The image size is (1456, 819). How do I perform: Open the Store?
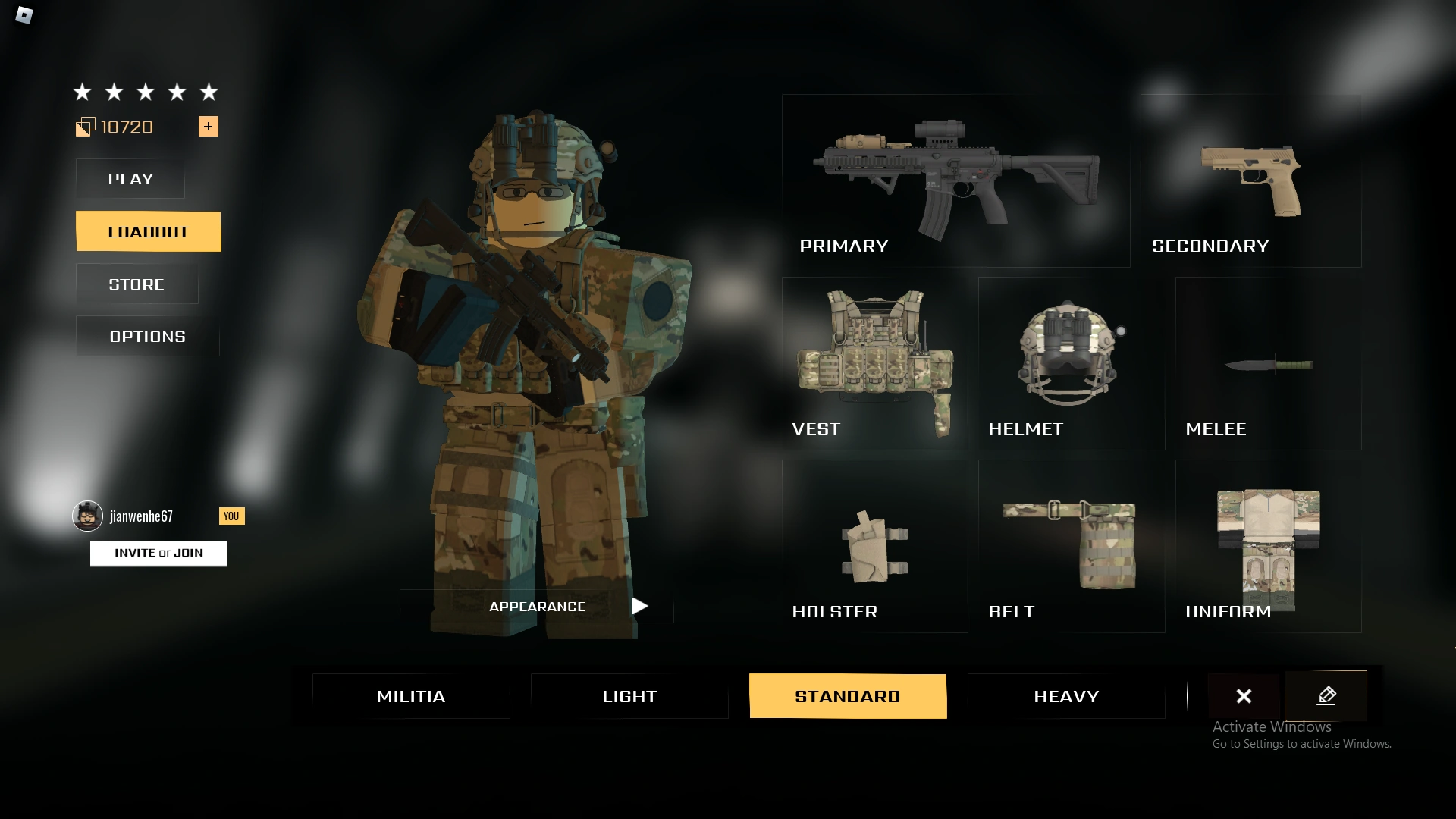click(135, 284)
